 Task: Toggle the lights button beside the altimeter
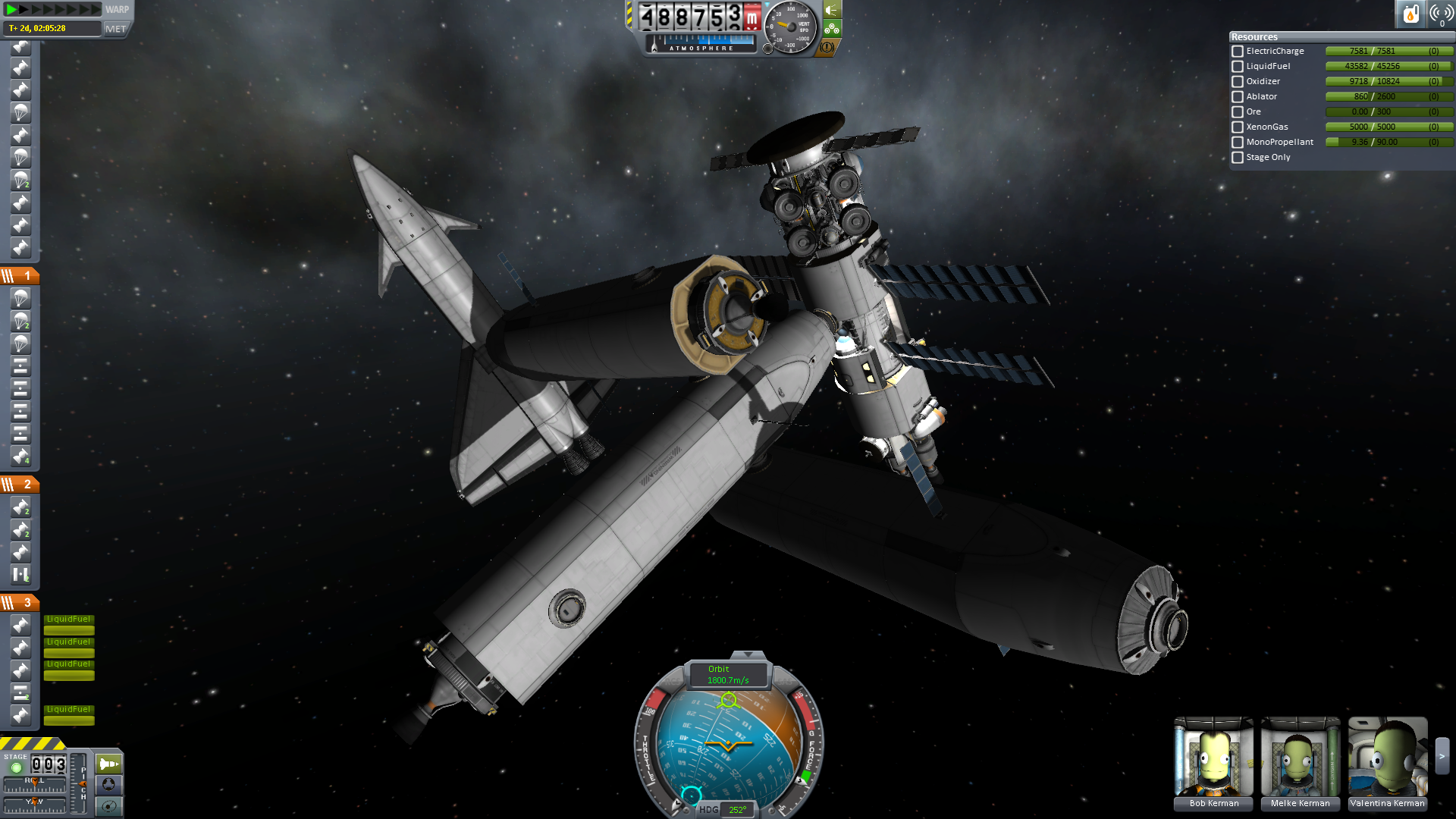832,11
